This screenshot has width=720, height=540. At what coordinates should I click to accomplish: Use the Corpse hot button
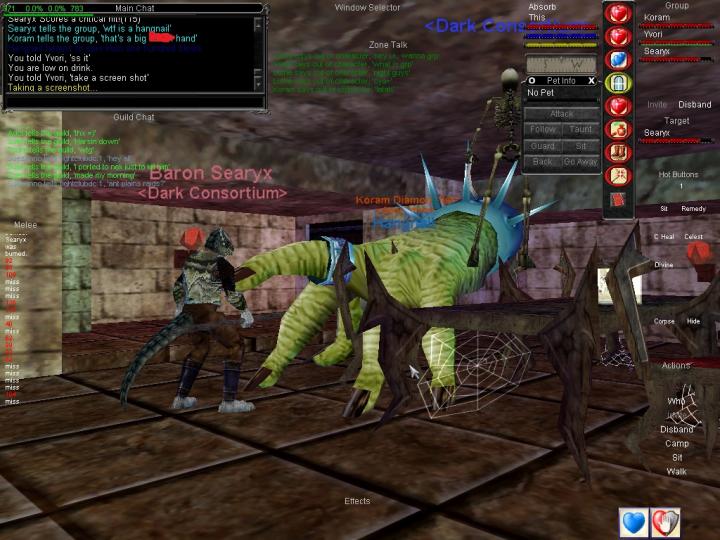(x=663, y=321)
